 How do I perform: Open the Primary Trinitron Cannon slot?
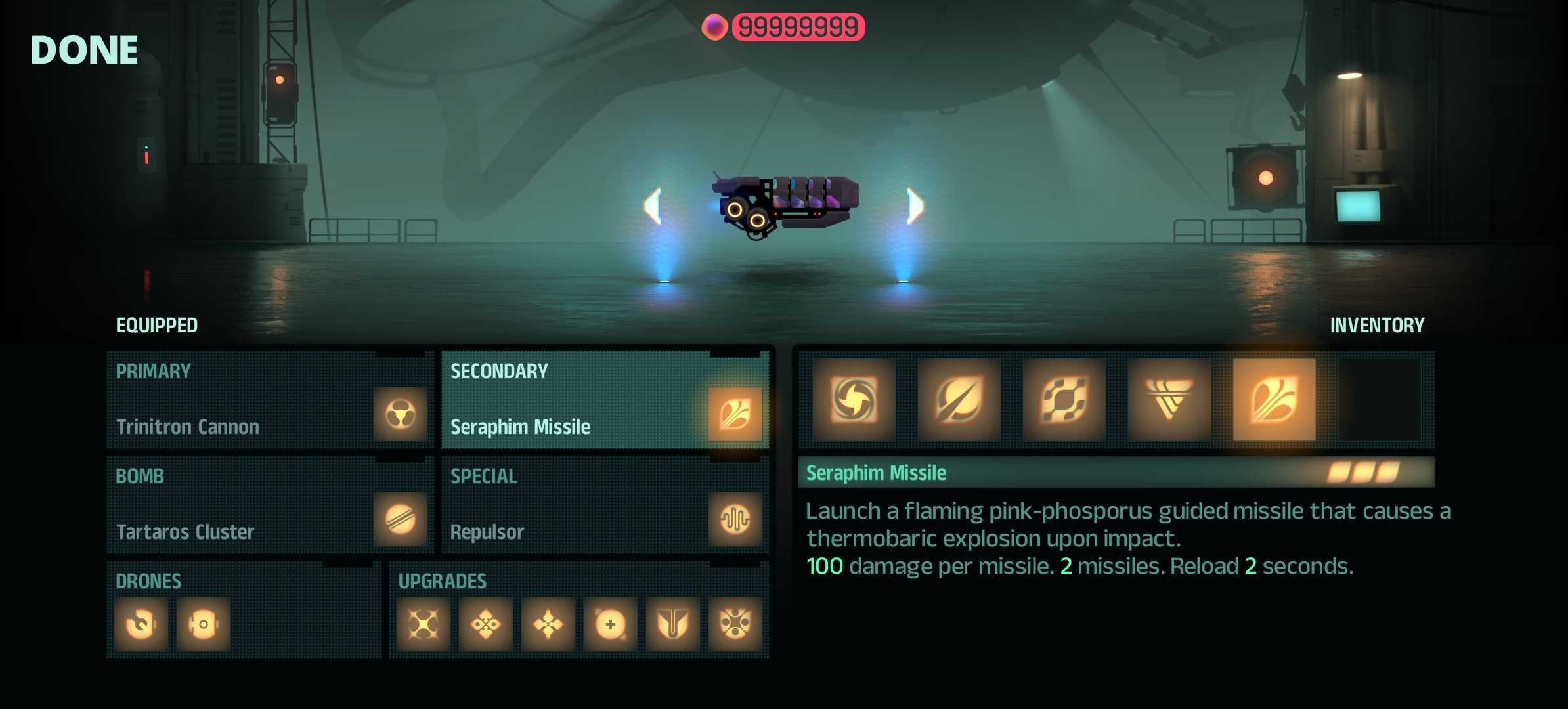pos(269,400)
